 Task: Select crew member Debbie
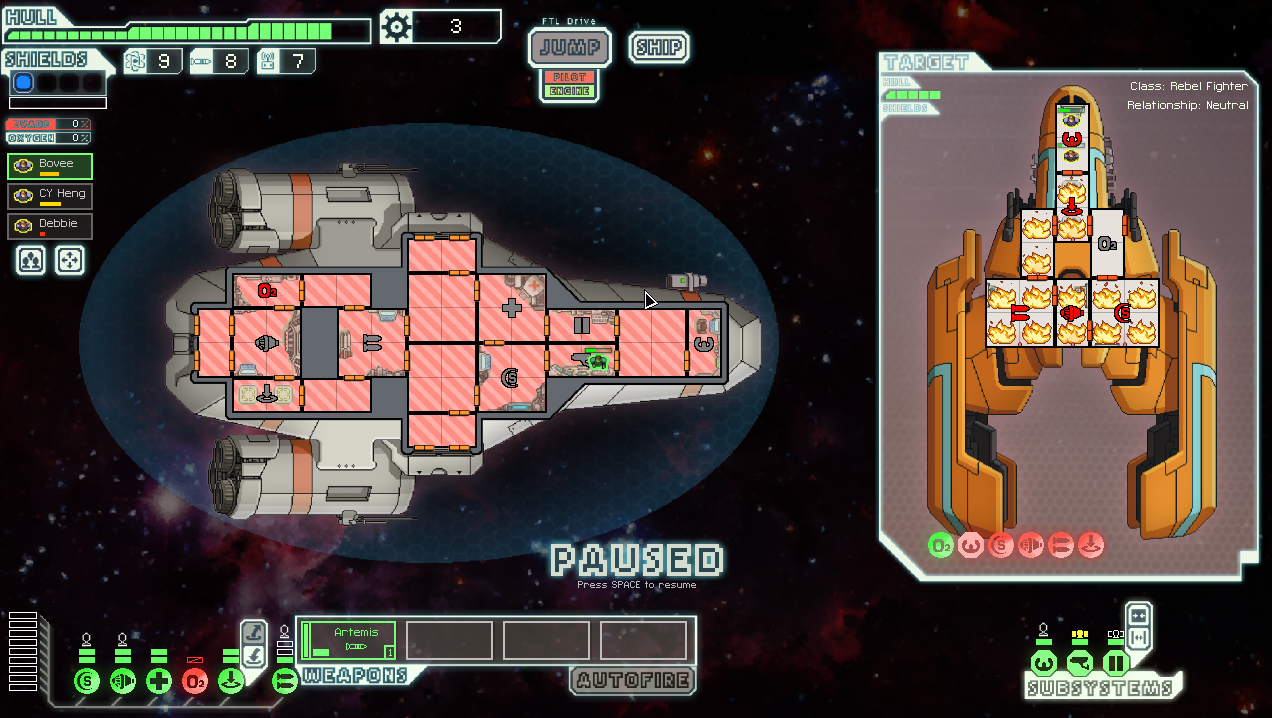click(x=50, y=226)
